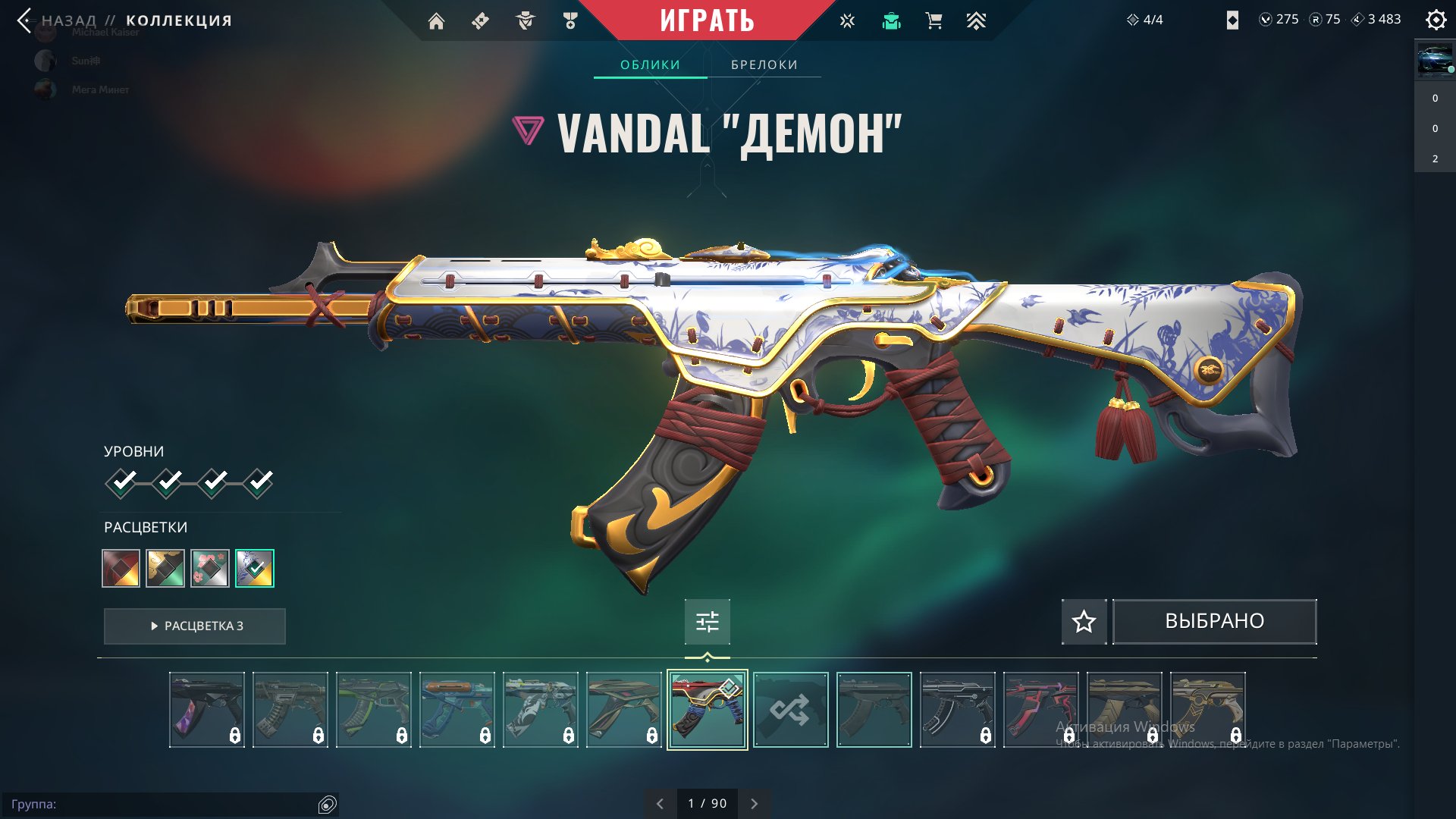This screenshot has height=819, width=1456.
Task: Pick the green-gold second color variant
Action: [165, 568]
